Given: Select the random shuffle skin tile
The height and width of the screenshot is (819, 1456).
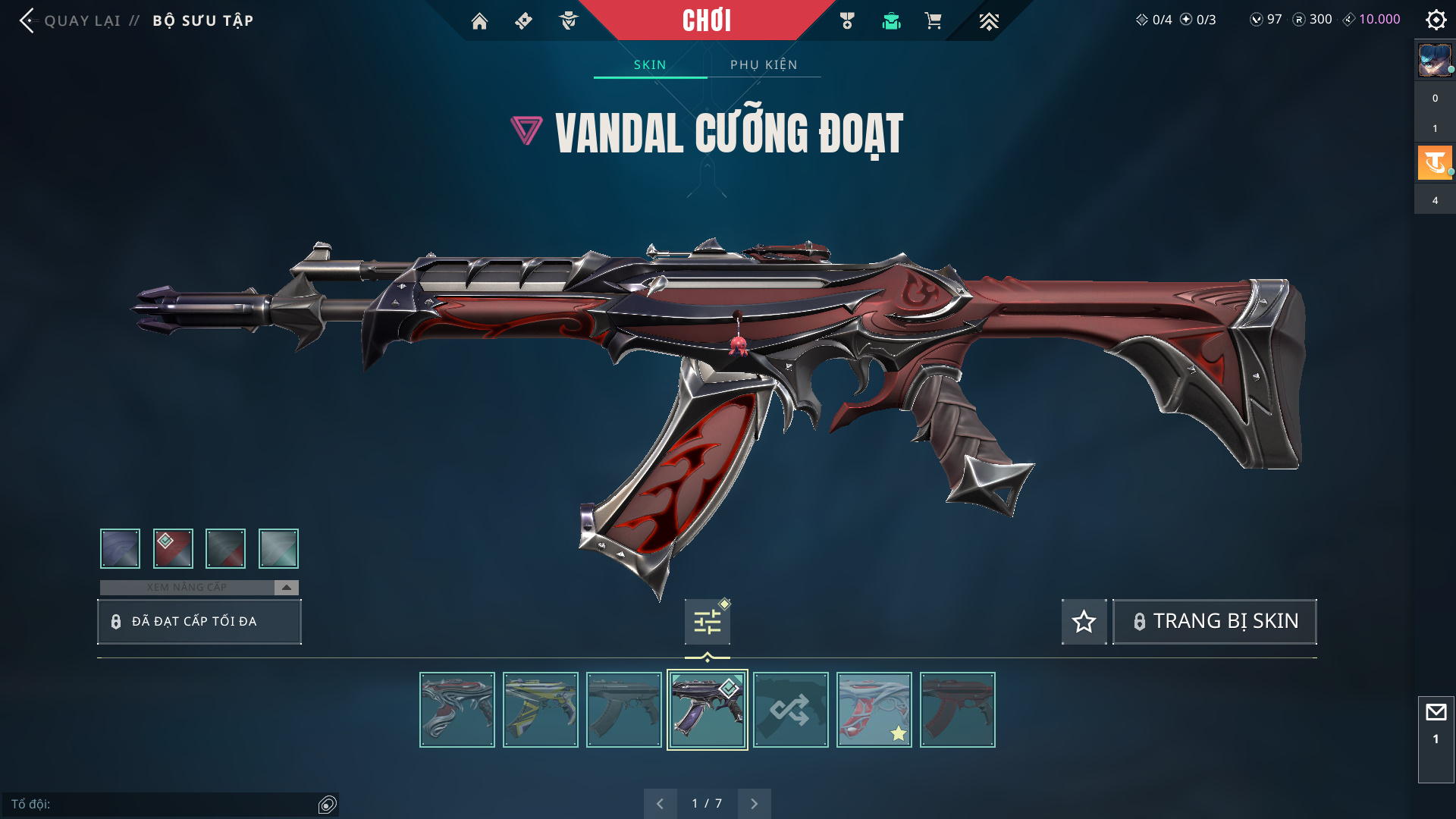Looking at the screenshot, I should click(790, 710).
